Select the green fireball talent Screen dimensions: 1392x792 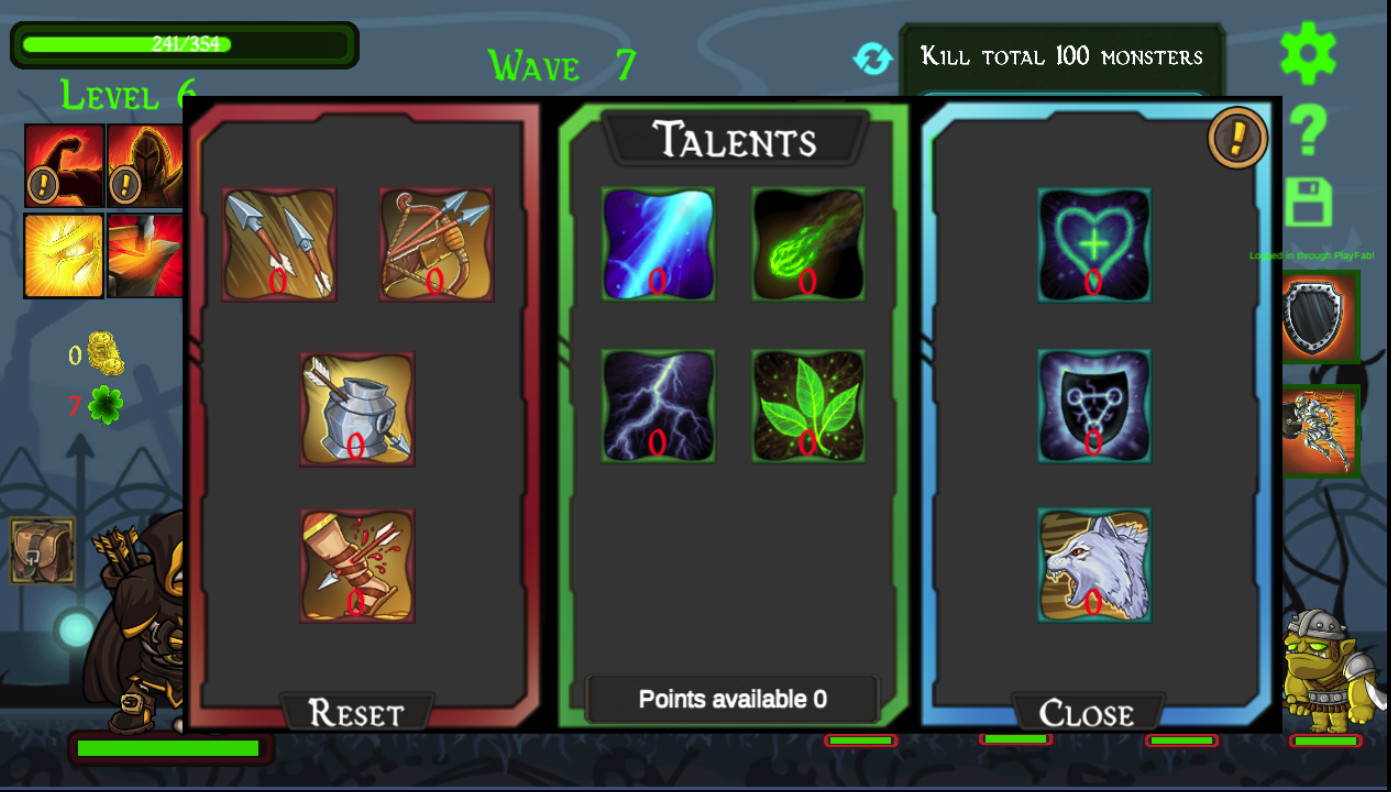(x=808, y=243)
